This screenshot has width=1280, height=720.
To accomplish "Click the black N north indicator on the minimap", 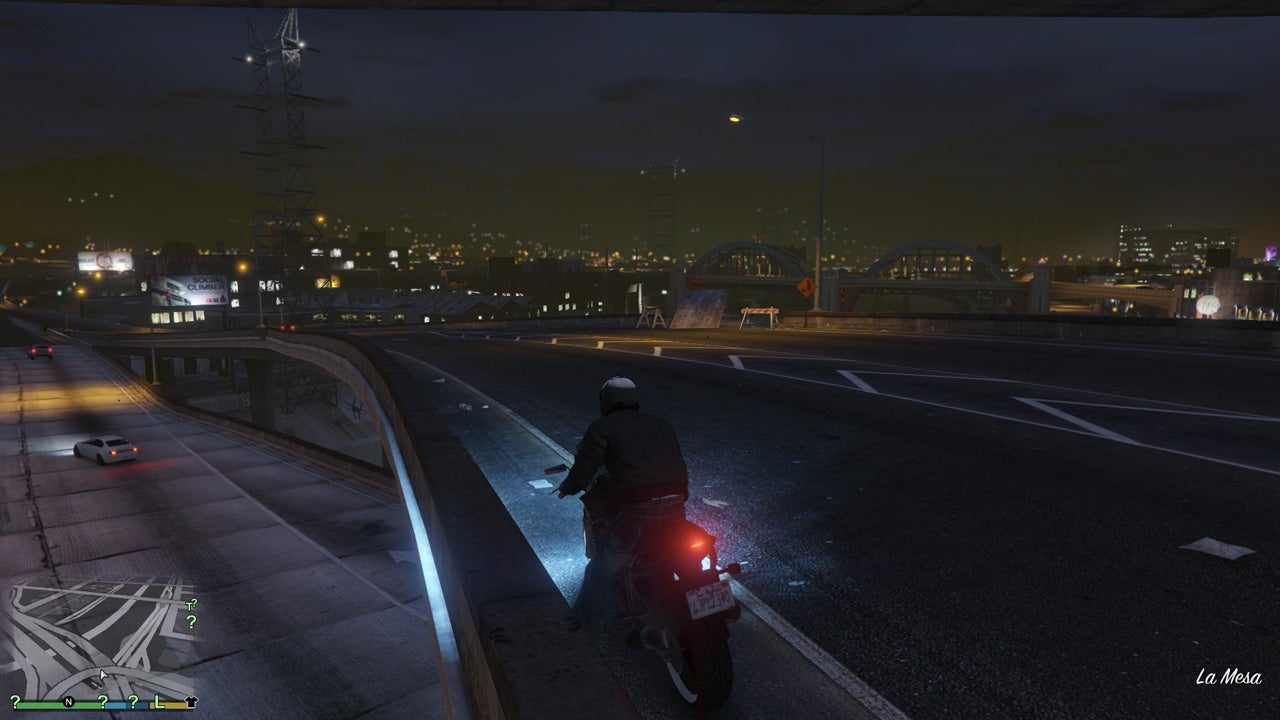I will (69, 701).
